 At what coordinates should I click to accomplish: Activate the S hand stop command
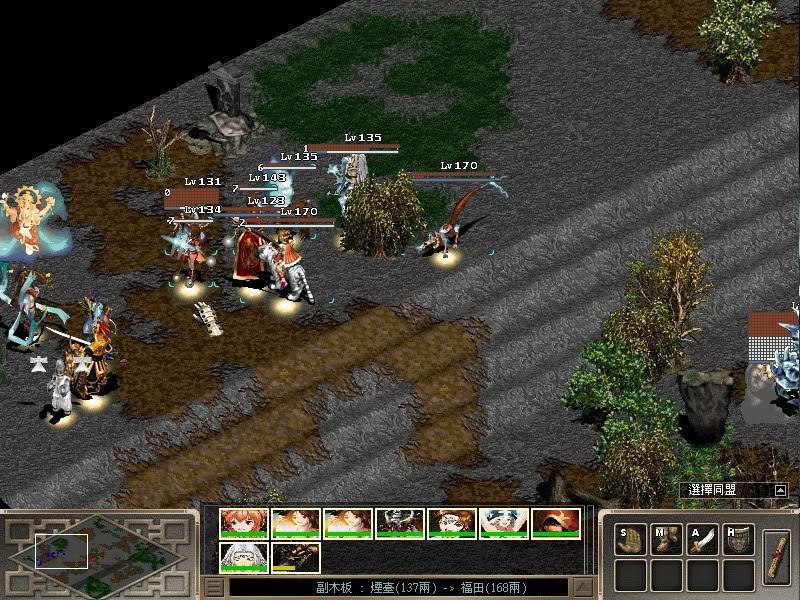pos(630,539)
